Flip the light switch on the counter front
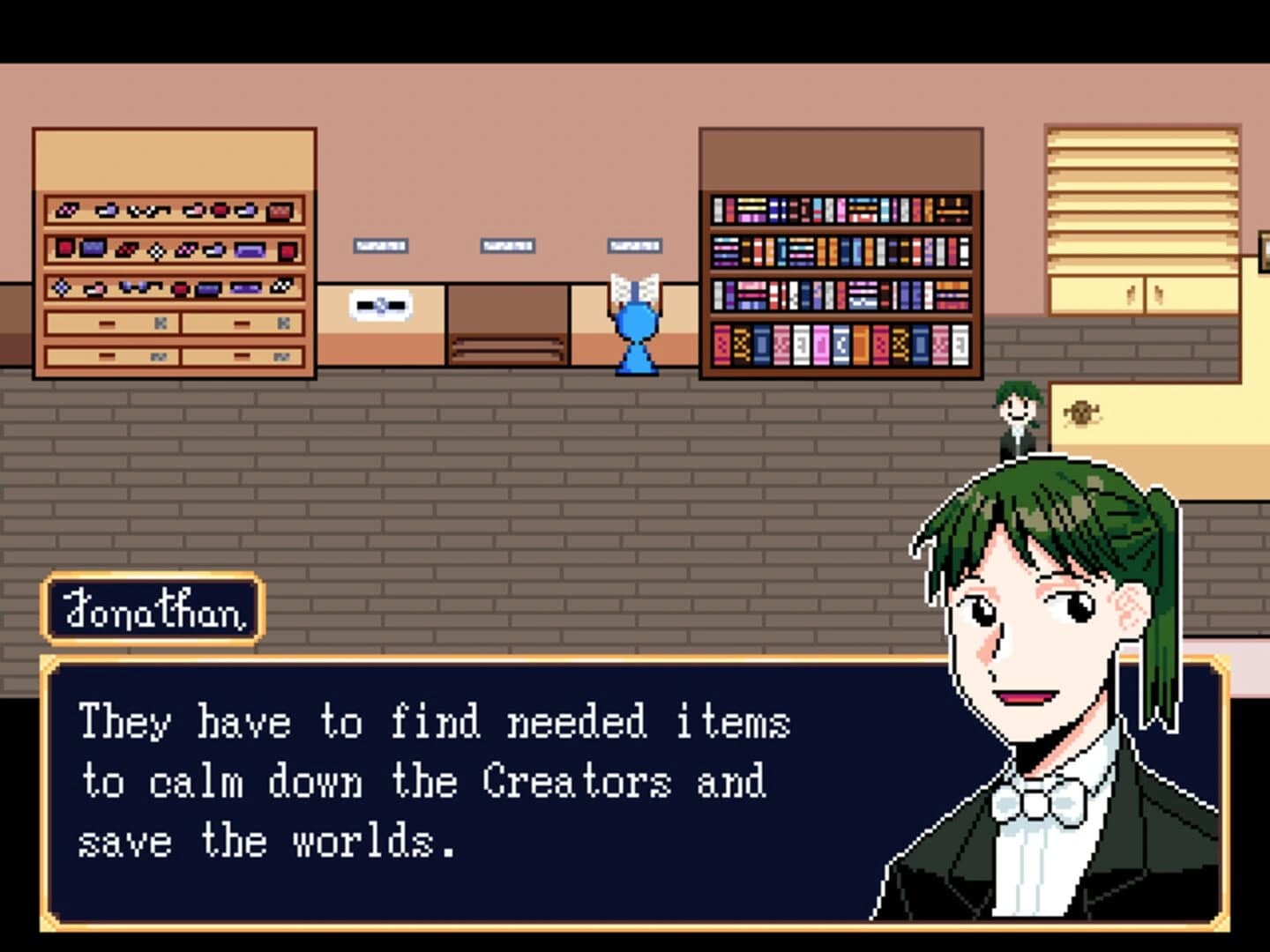Image resolution: width=1270 pixels, height=952 pixels. point(380,306)
